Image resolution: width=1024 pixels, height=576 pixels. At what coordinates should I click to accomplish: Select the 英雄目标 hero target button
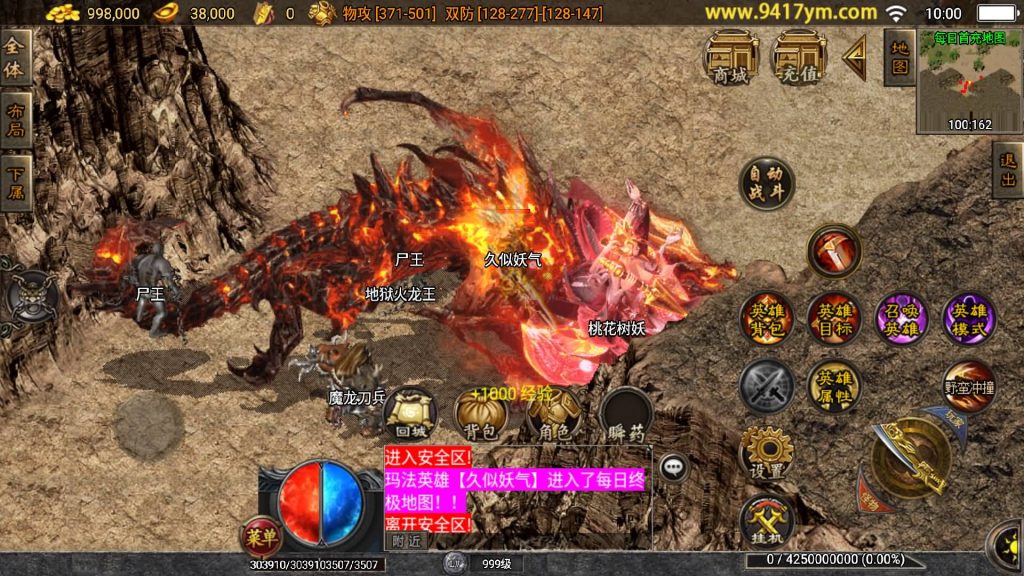pos(835,319)
